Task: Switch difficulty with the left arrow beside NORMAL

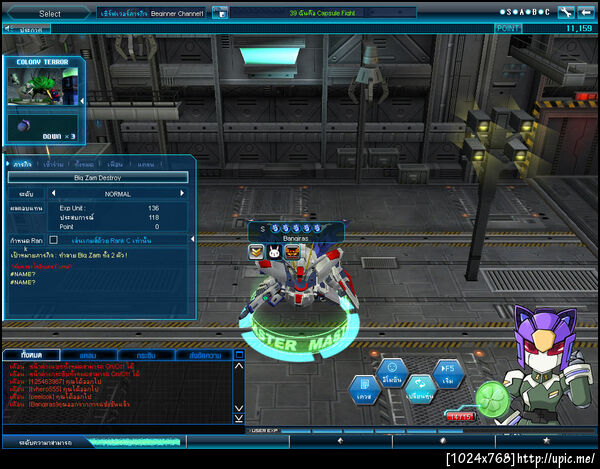Action: tap(52, 194)
